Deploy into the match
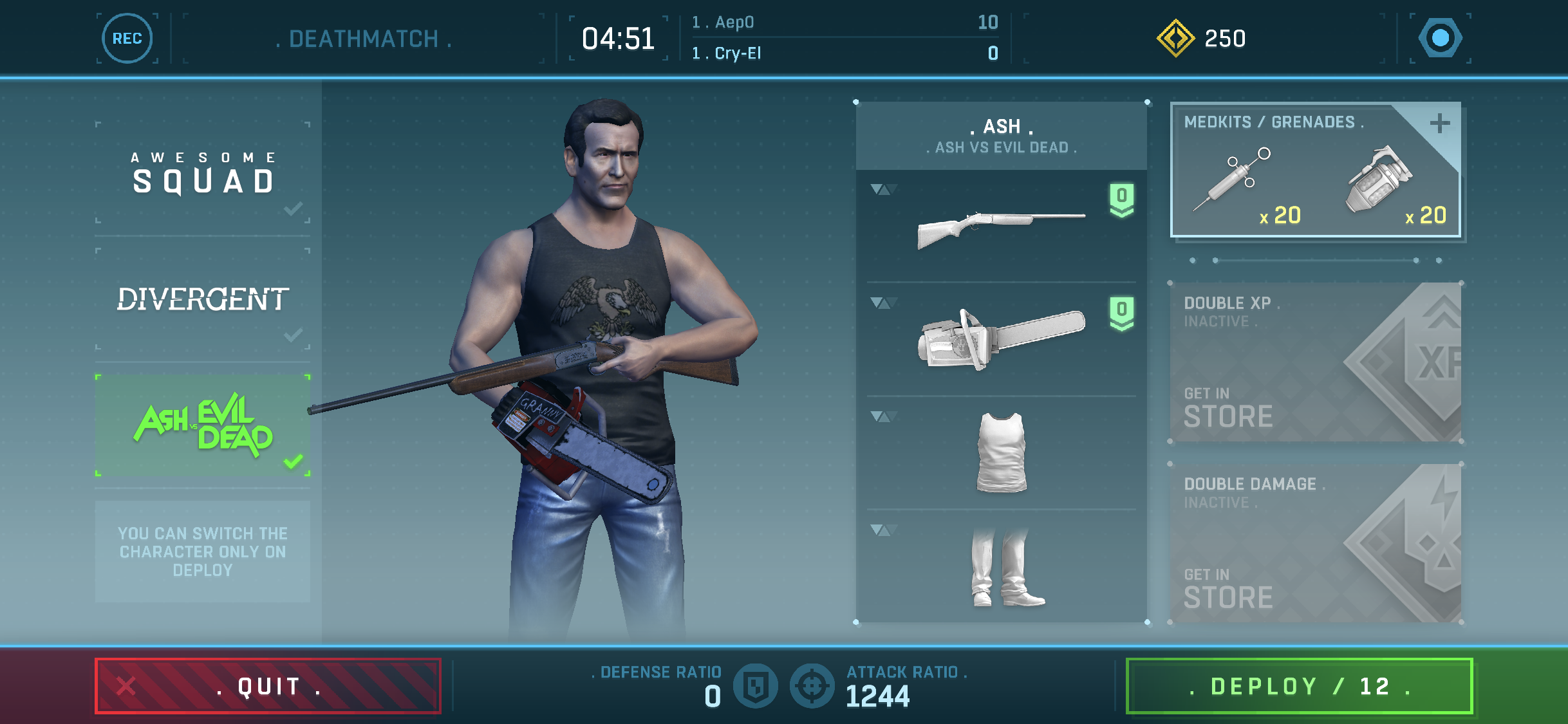 click(1299, 686)
